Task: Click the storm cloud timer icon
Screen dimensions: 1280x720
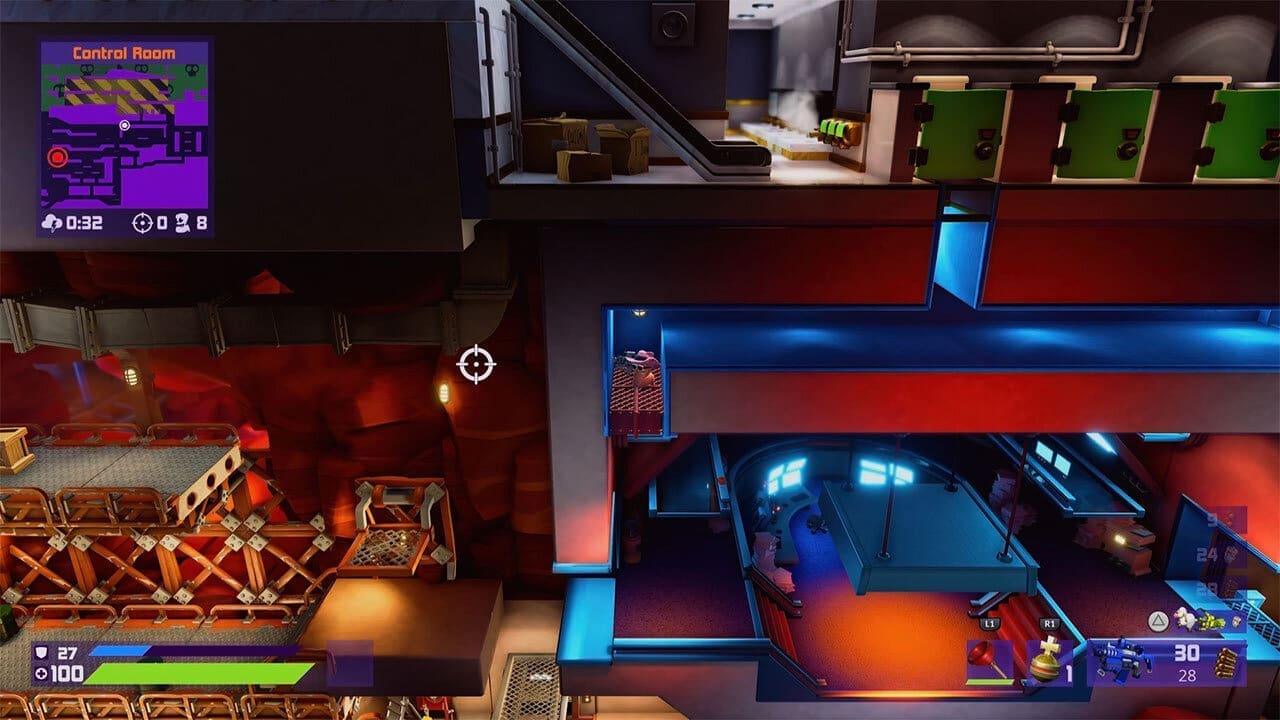Action: (53, 223)
